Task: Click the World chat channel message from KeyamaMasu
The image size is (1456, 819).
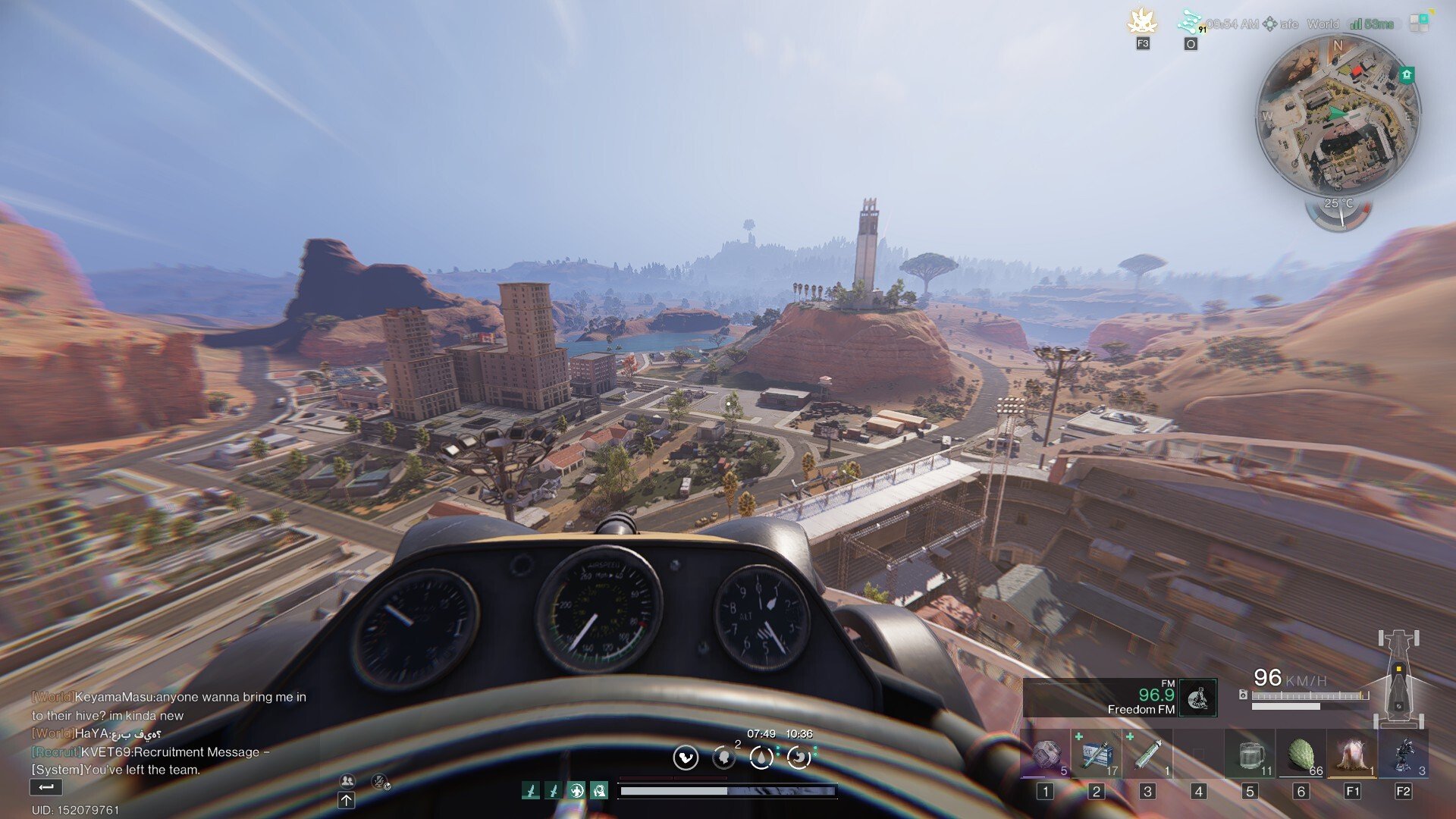Action: [168, 705]
